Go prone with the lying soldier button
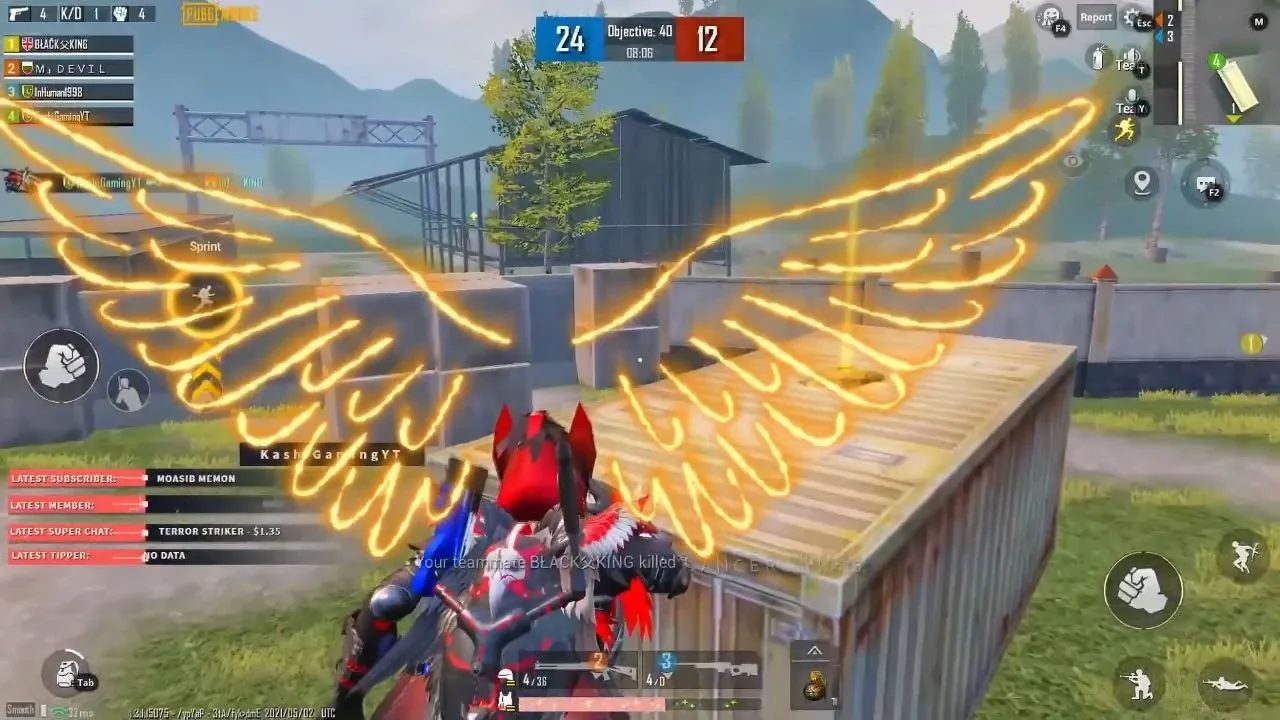 (x=1225, y=684)
